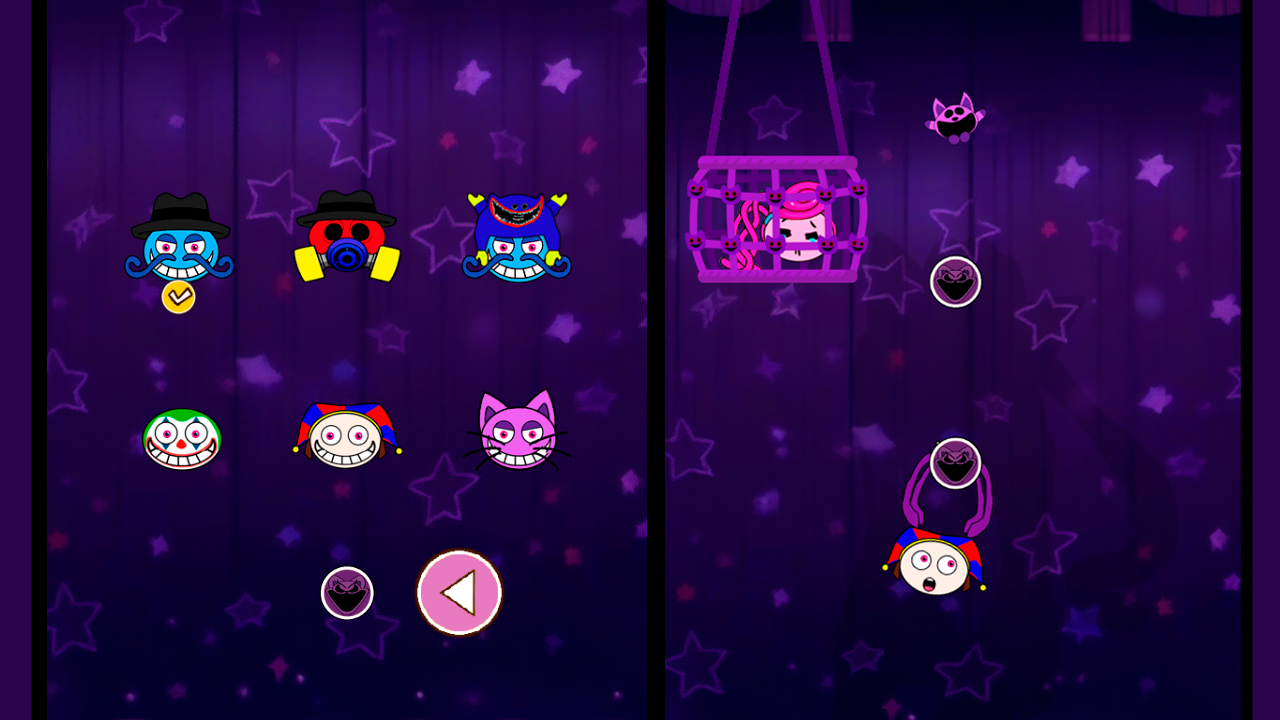Expand the left character selection panel
1280x720 pixels.
(347, 360)
